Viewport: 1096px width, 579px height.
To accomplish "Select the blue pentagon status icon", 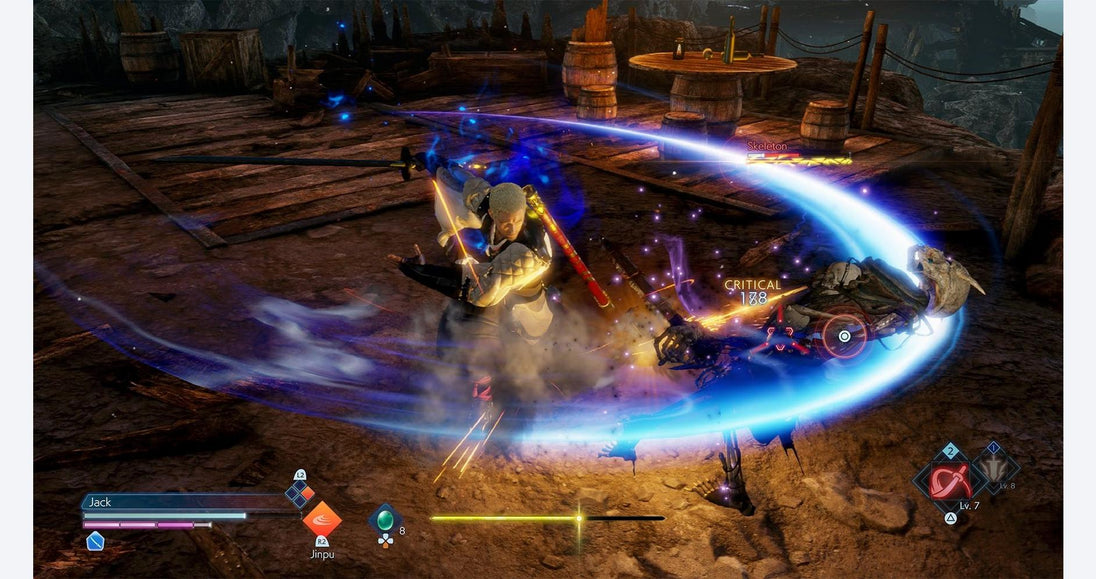I will tap(95, 541).
